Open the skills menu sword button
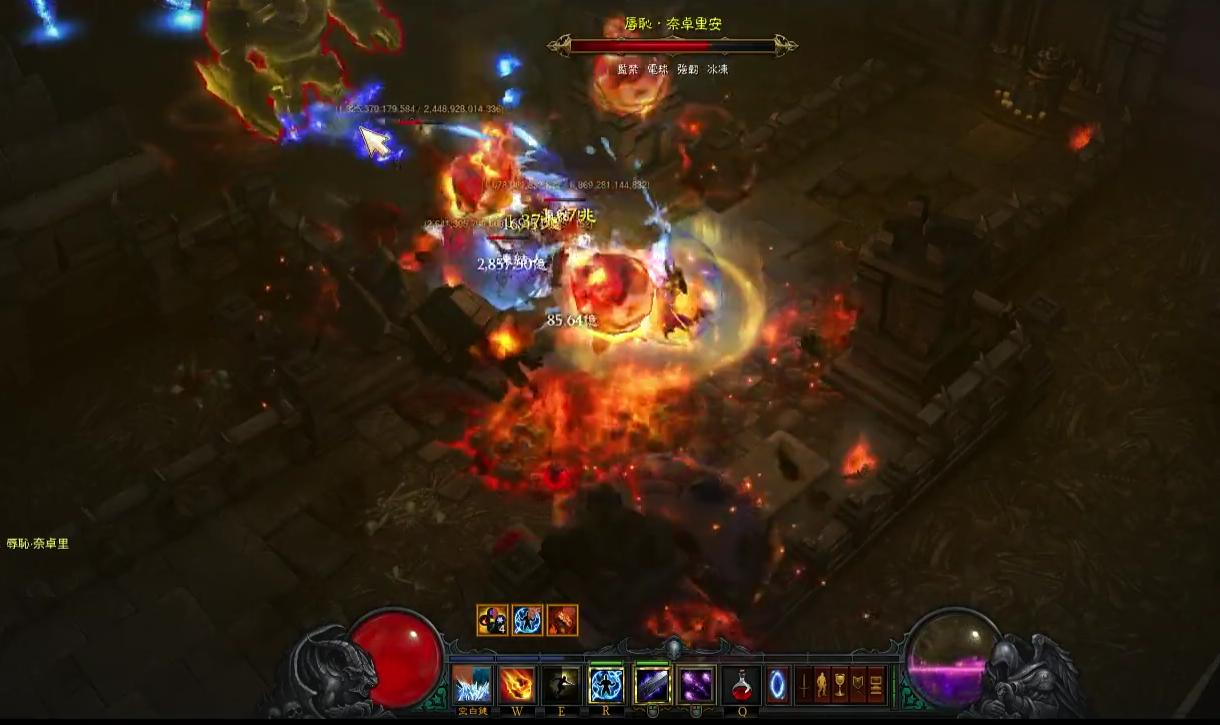The width and height of the screenshot is (1220, 725). pyautogui.click(x=804, y=686)
